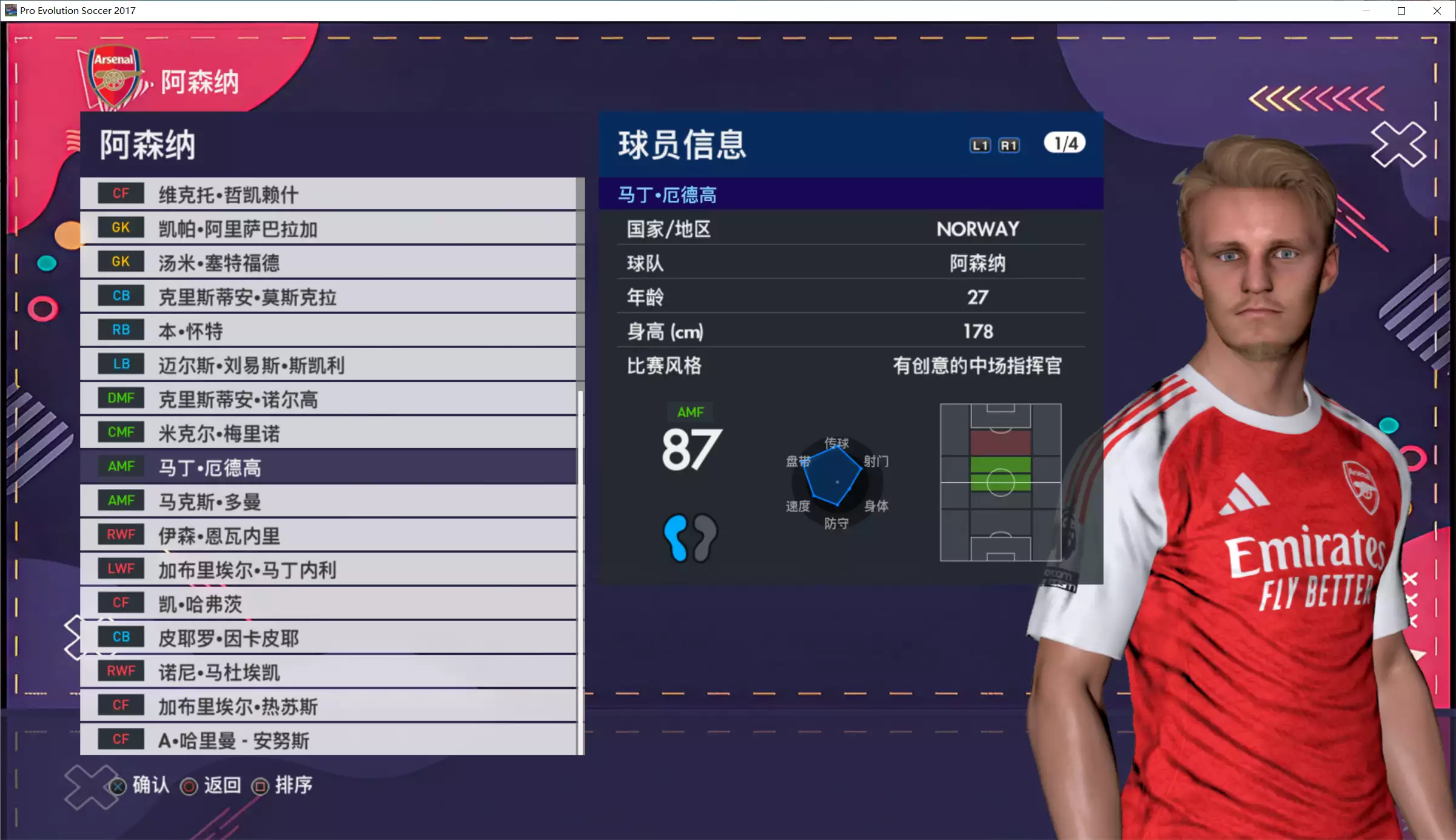Choose 加布里埃尔•马丁内利 row

(x=327, y=570)
